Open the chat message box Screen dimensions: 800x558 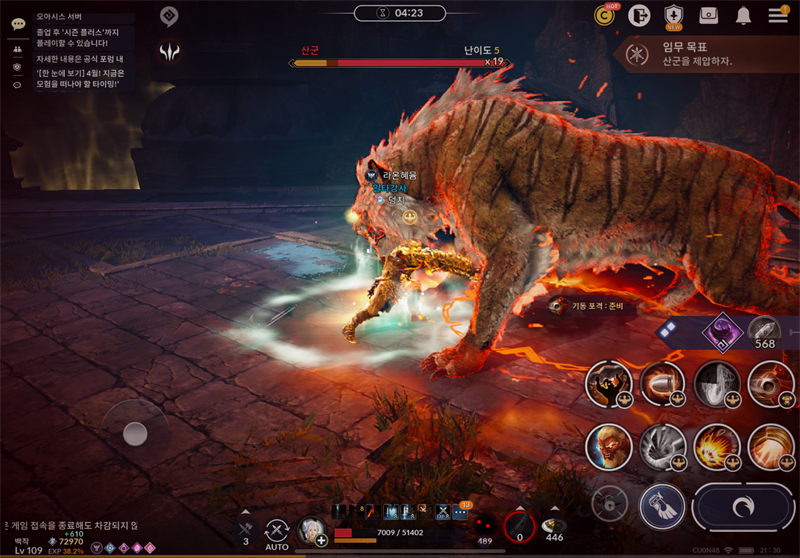click(76, 52)
